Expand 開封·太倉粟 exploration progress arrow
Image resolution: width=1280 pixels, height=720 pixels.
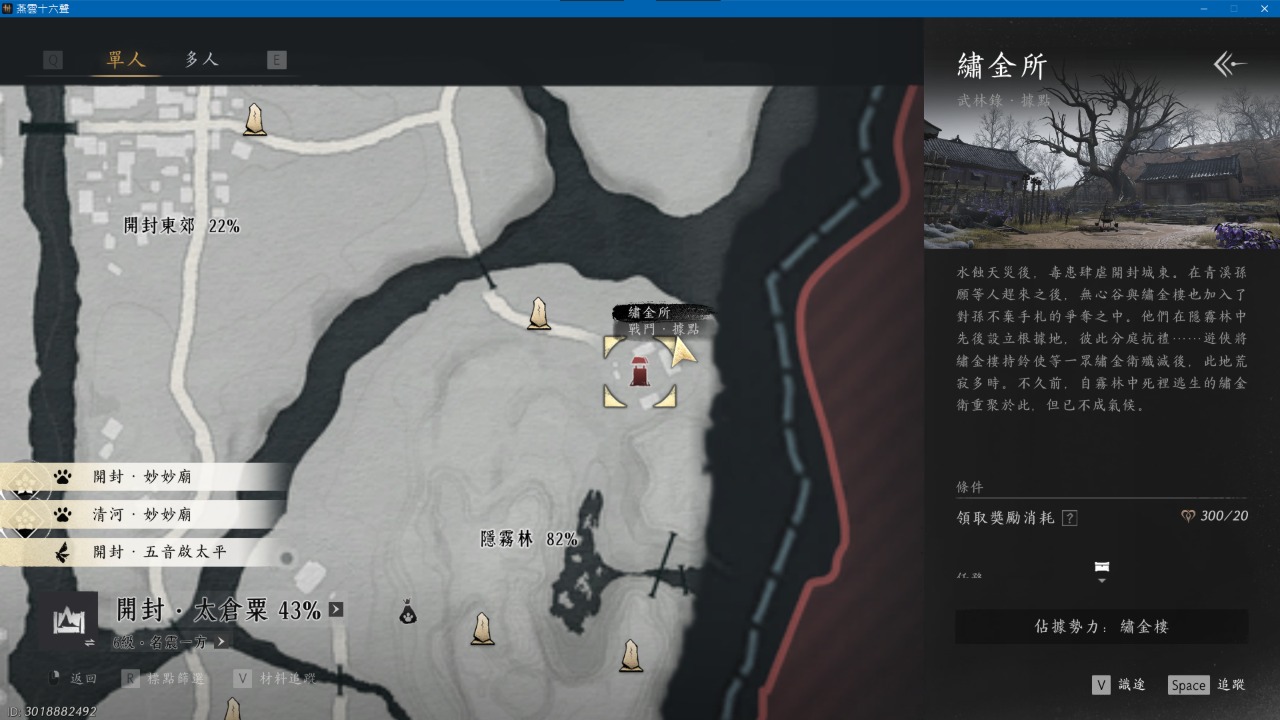tap(336, 609)
